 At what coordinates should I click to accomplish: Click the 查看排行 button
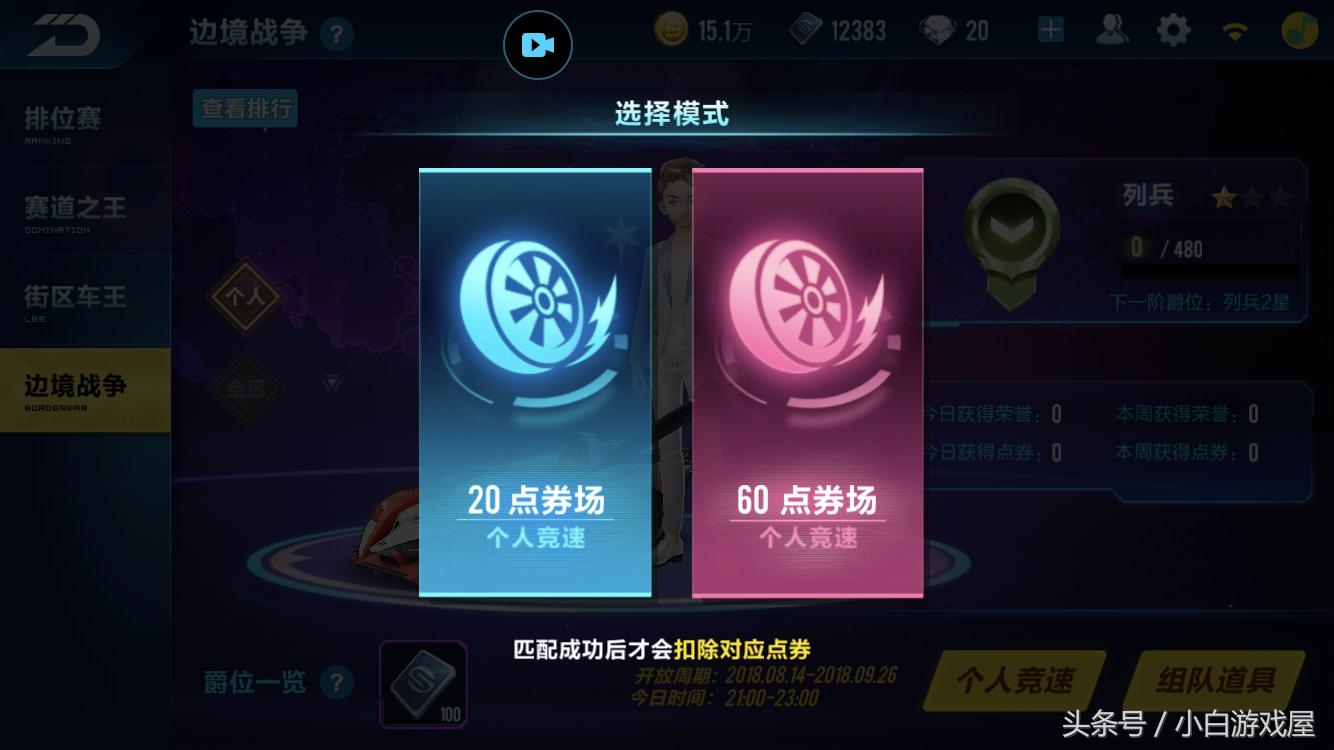tap(244, 109)
